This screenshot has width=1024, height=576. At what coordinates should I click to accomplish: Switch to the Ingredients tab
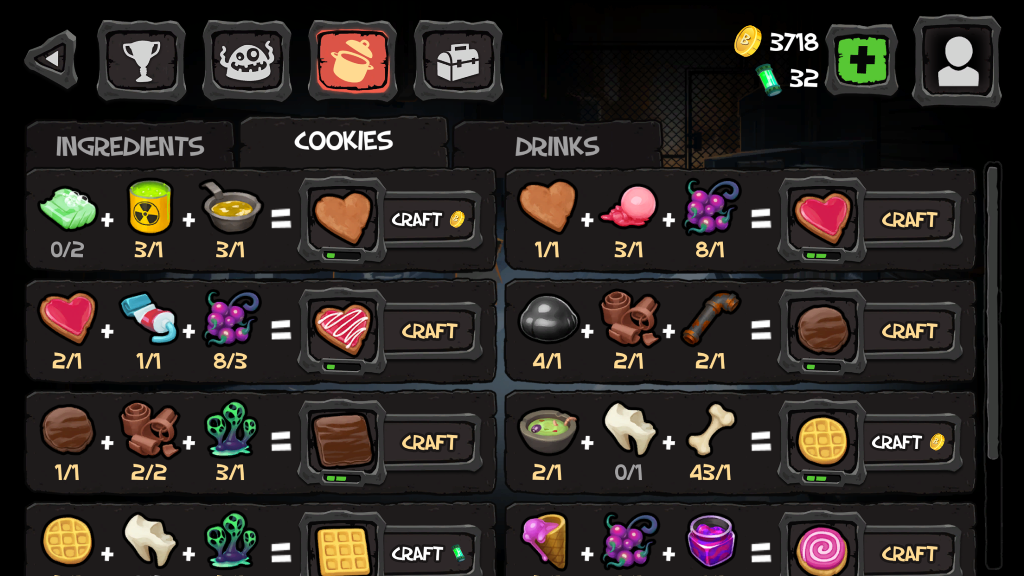point(130,146)
